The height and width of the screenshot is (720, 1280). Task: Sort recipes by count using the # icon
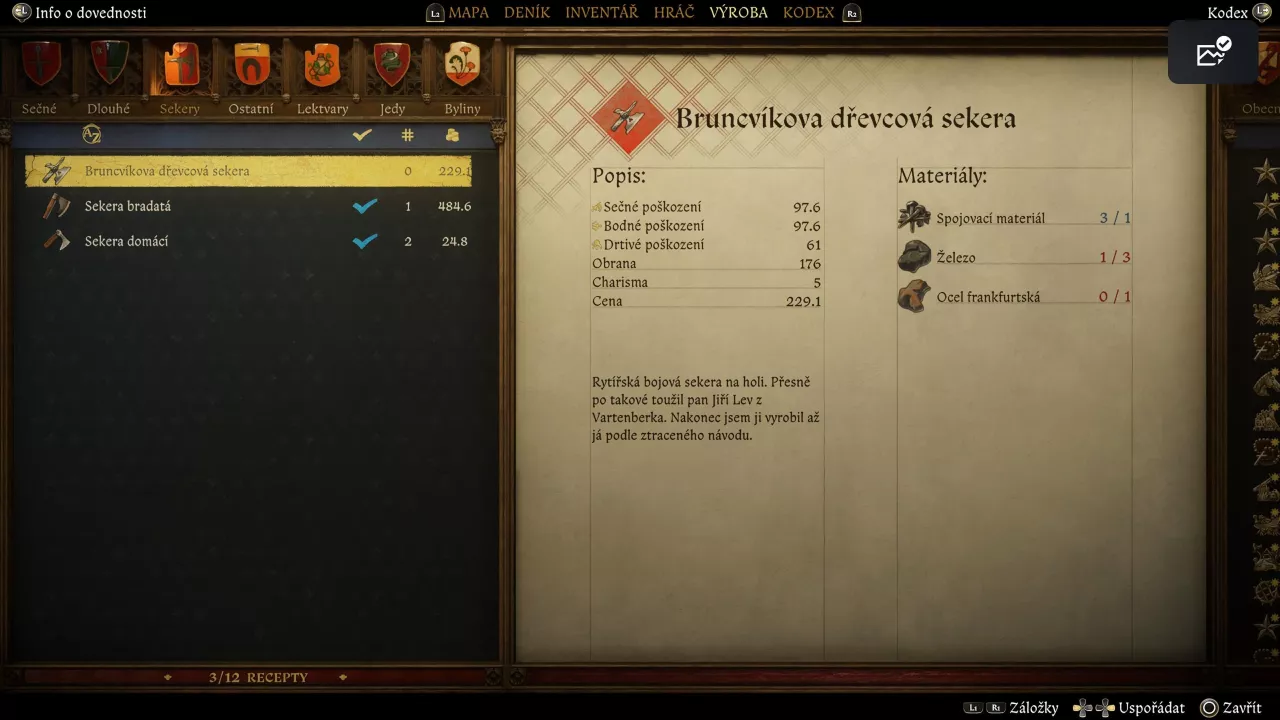tap(407, 134)
